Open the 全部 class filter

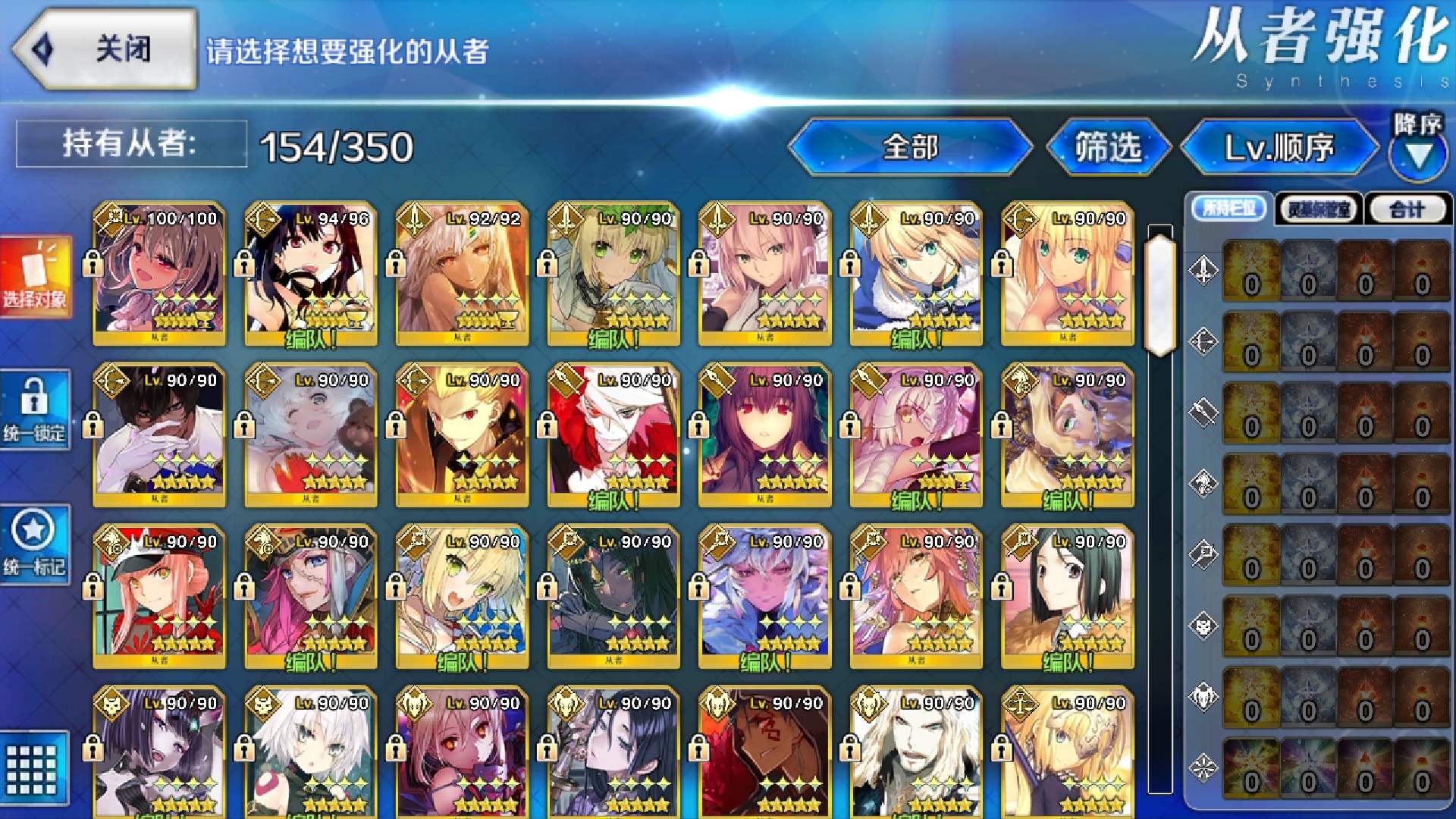[x=910, y=147]
